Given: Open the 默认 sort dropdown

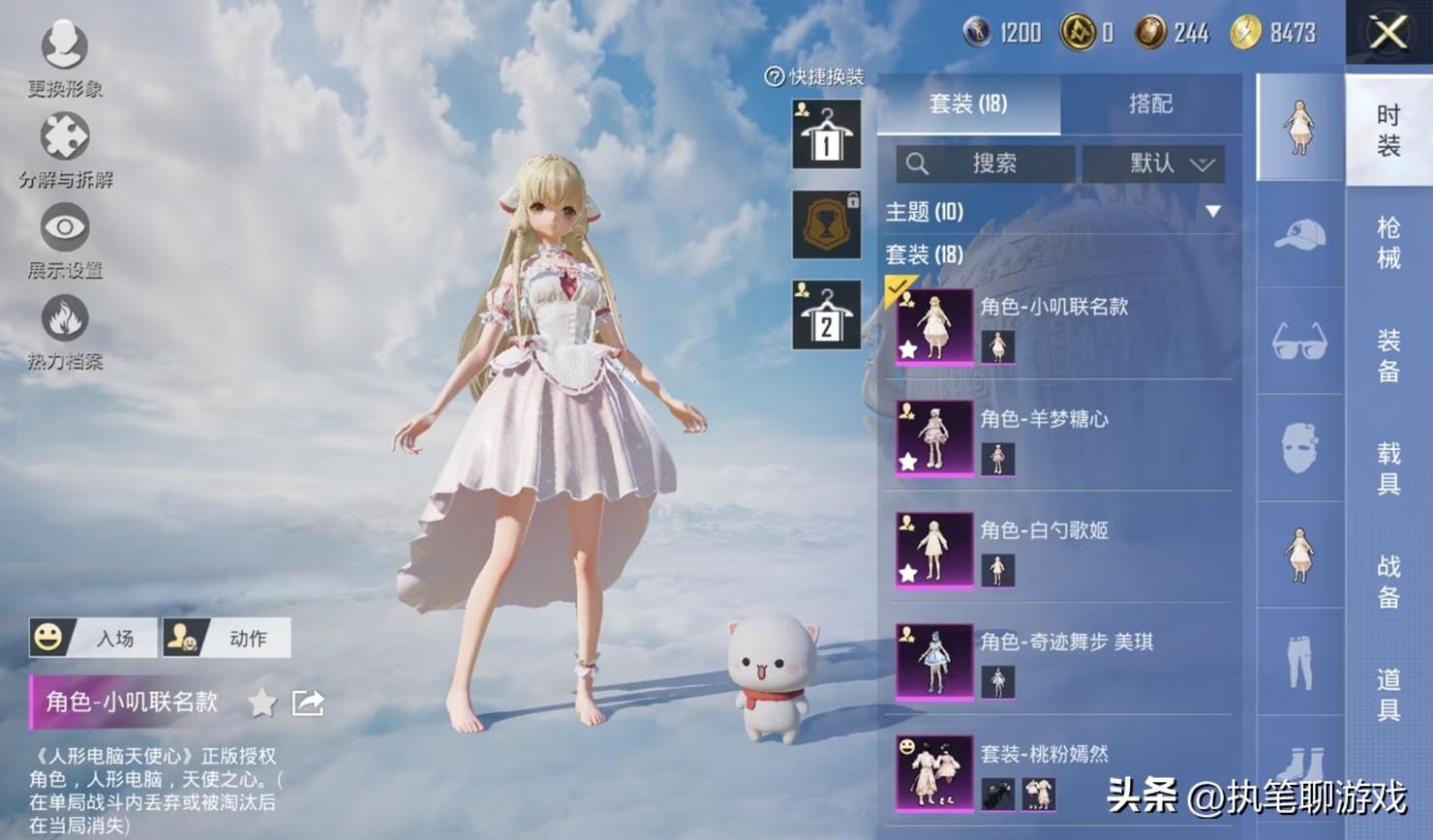Looking at the screenshot, I should pyautogui.click(x=1153, y=164).
